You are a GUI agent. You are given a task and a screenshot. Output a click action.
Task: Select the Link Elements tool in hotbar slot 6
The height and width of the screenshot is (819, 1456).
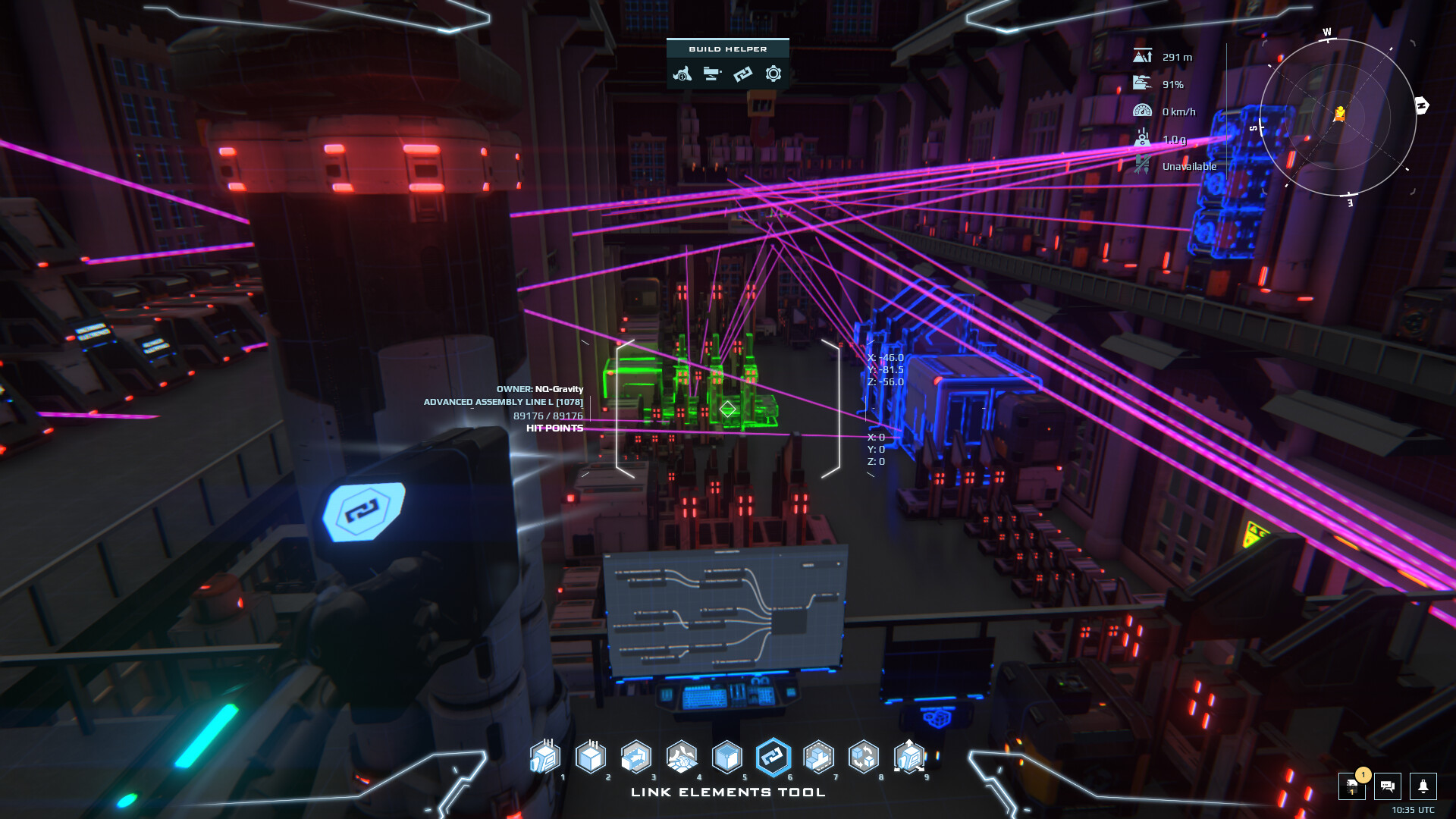point(774,758)
